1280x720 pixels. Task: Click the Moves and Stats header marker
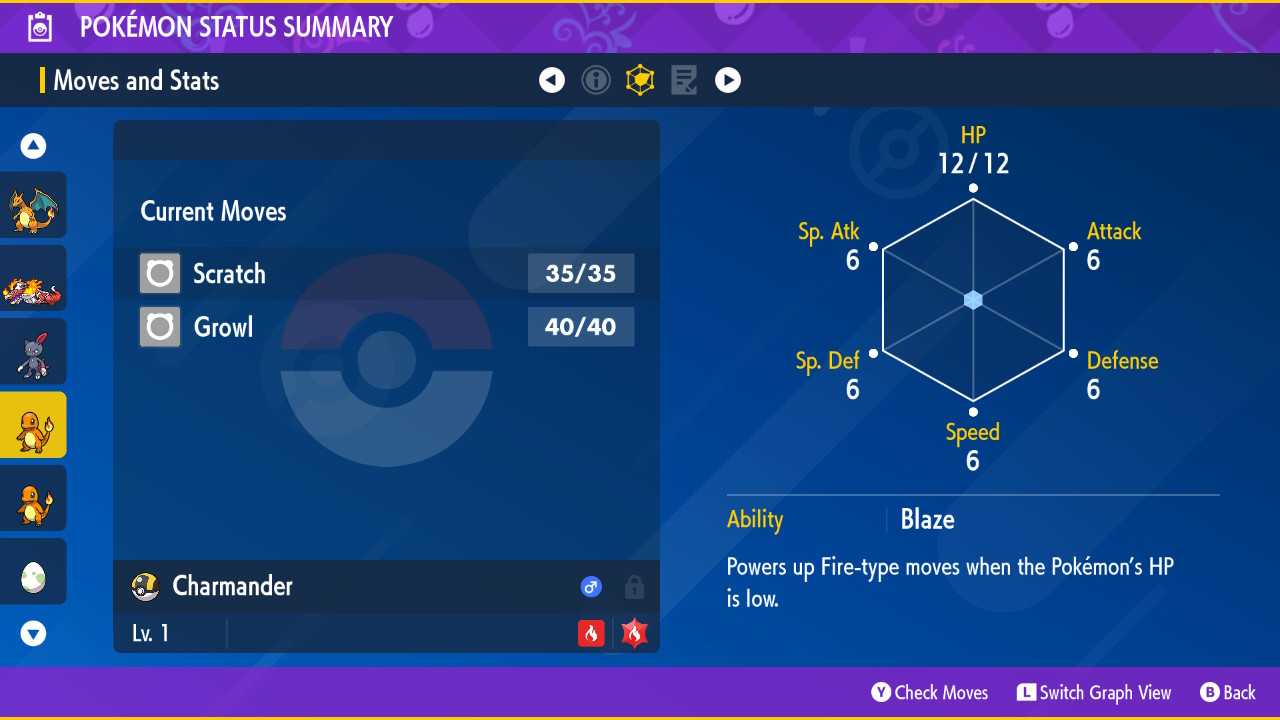[41, 80]
